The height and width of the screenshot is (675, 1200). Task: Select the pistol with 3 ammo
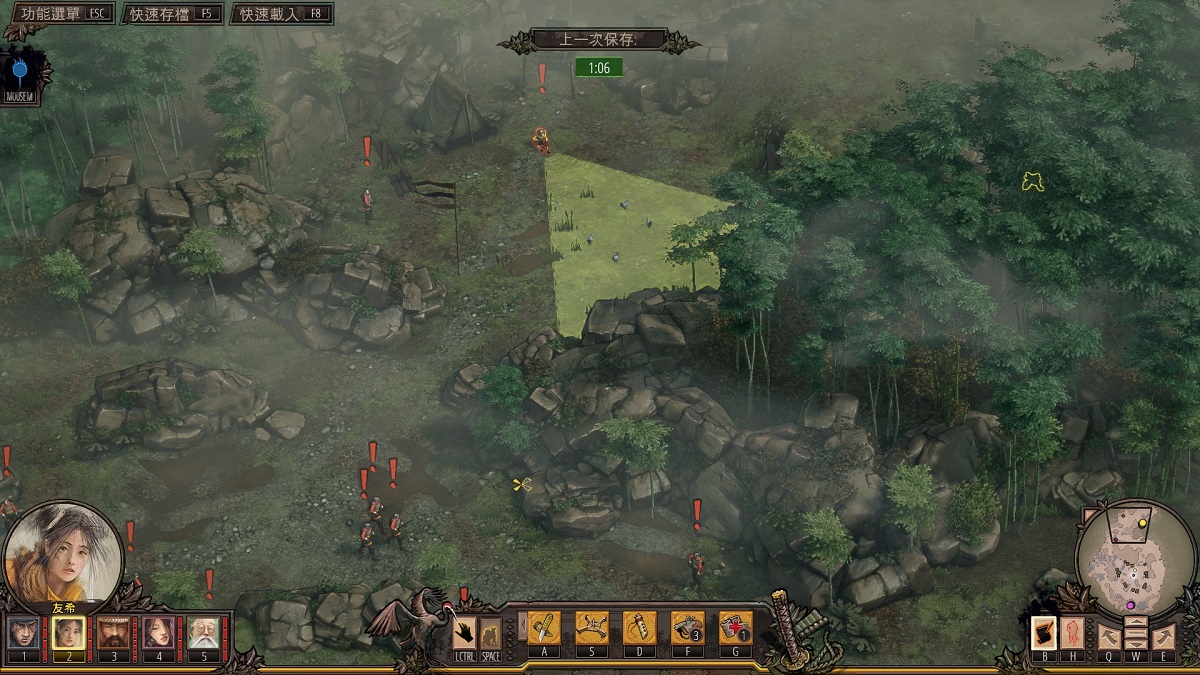click(x=687, y=627)
